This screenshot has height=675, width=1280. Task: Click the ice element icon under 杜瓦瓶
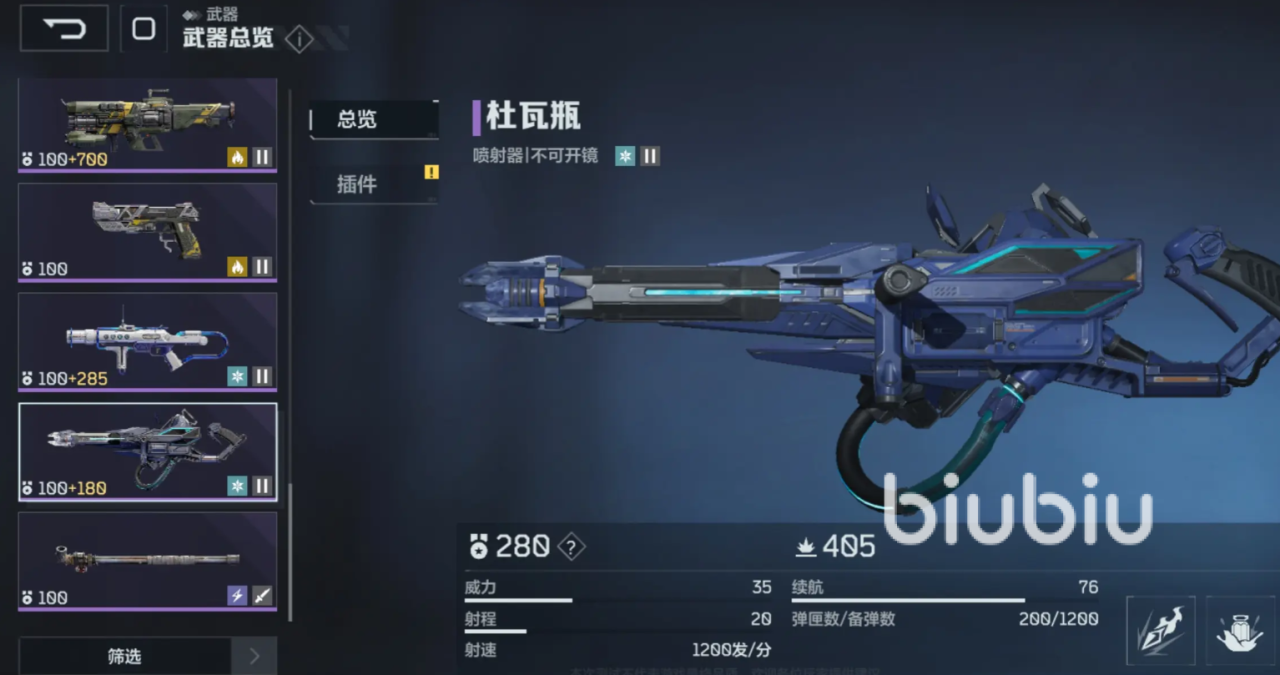coord(625,156)
